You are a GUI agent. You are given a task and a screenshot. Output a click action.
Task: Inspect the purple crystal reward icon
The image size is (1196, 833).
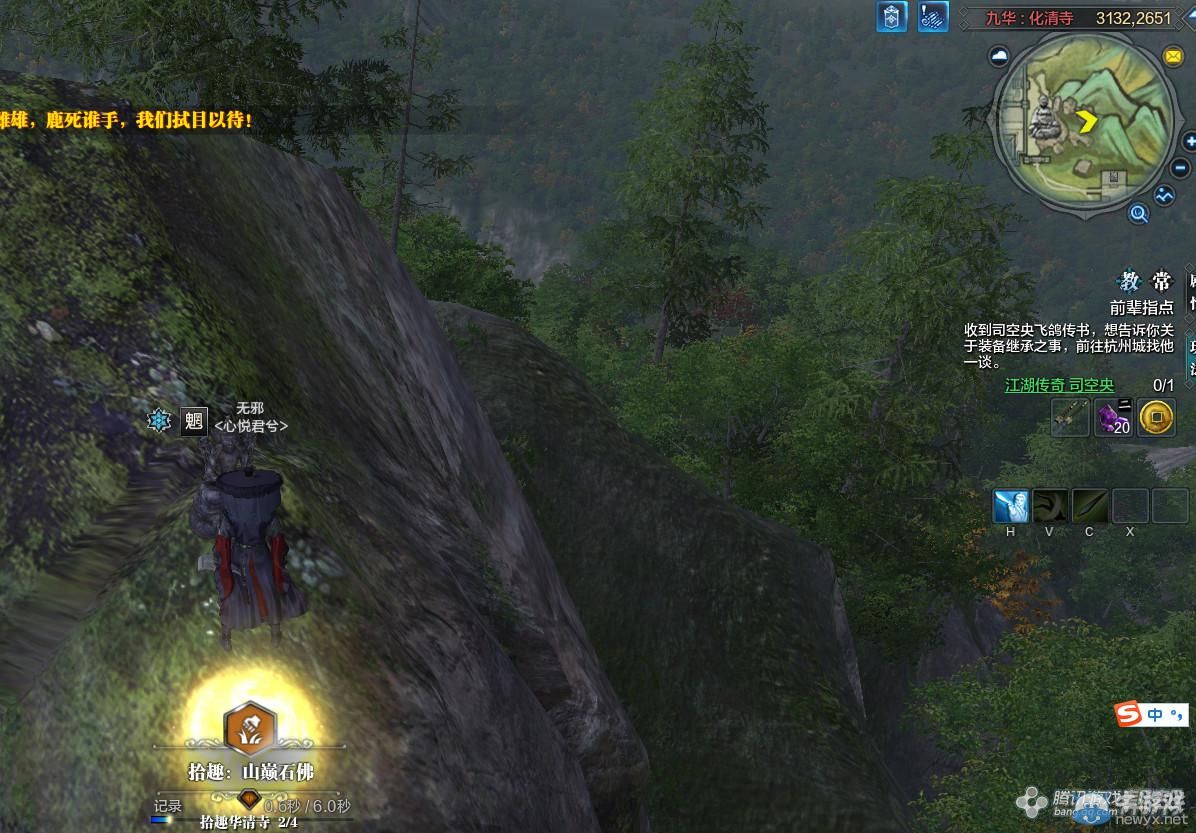pyautogui.click(x=1114, y=417)
